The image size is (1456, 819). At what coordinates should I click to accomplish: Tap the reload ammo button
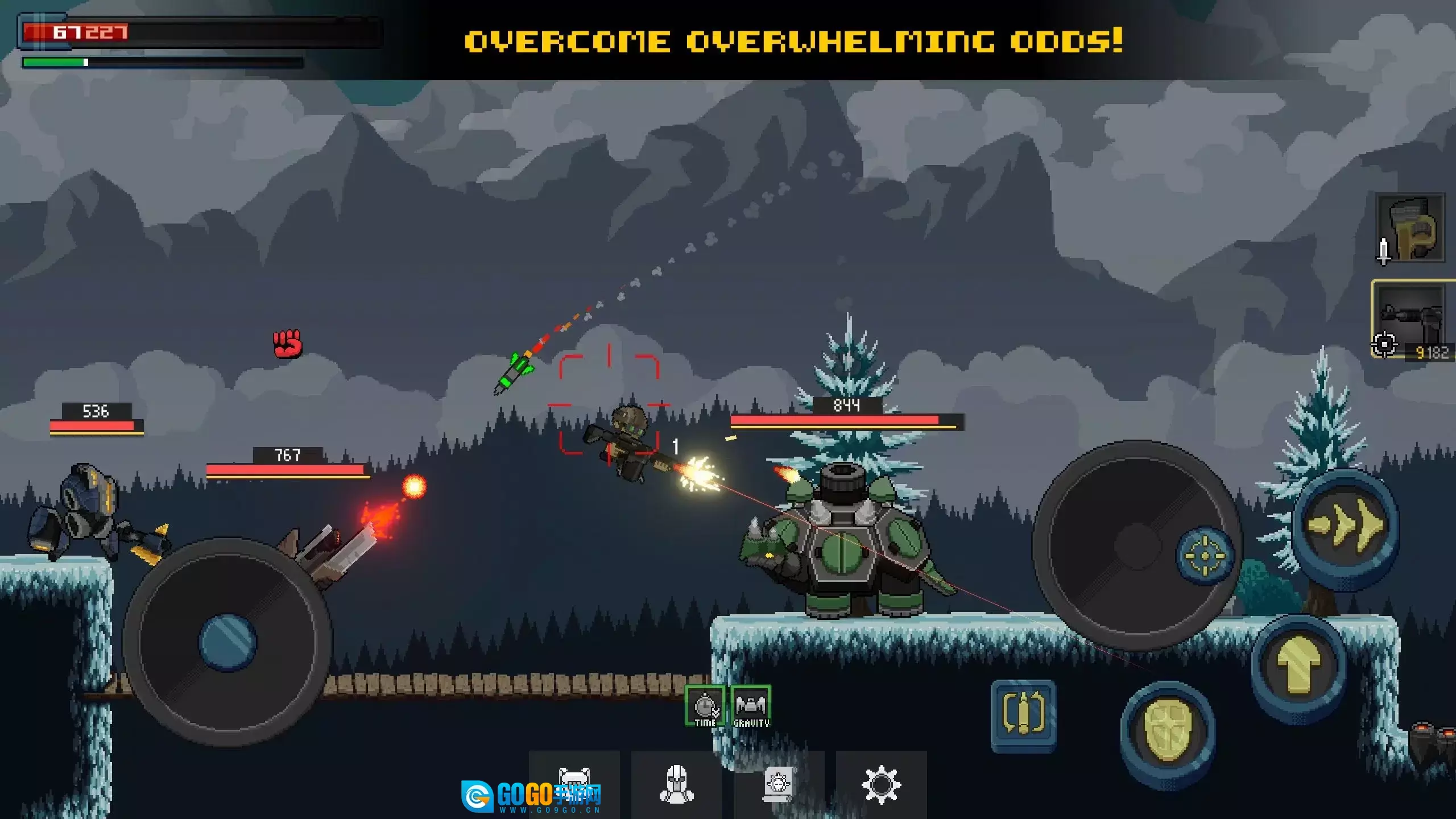pyautogui.click(x=1023, y=714)
